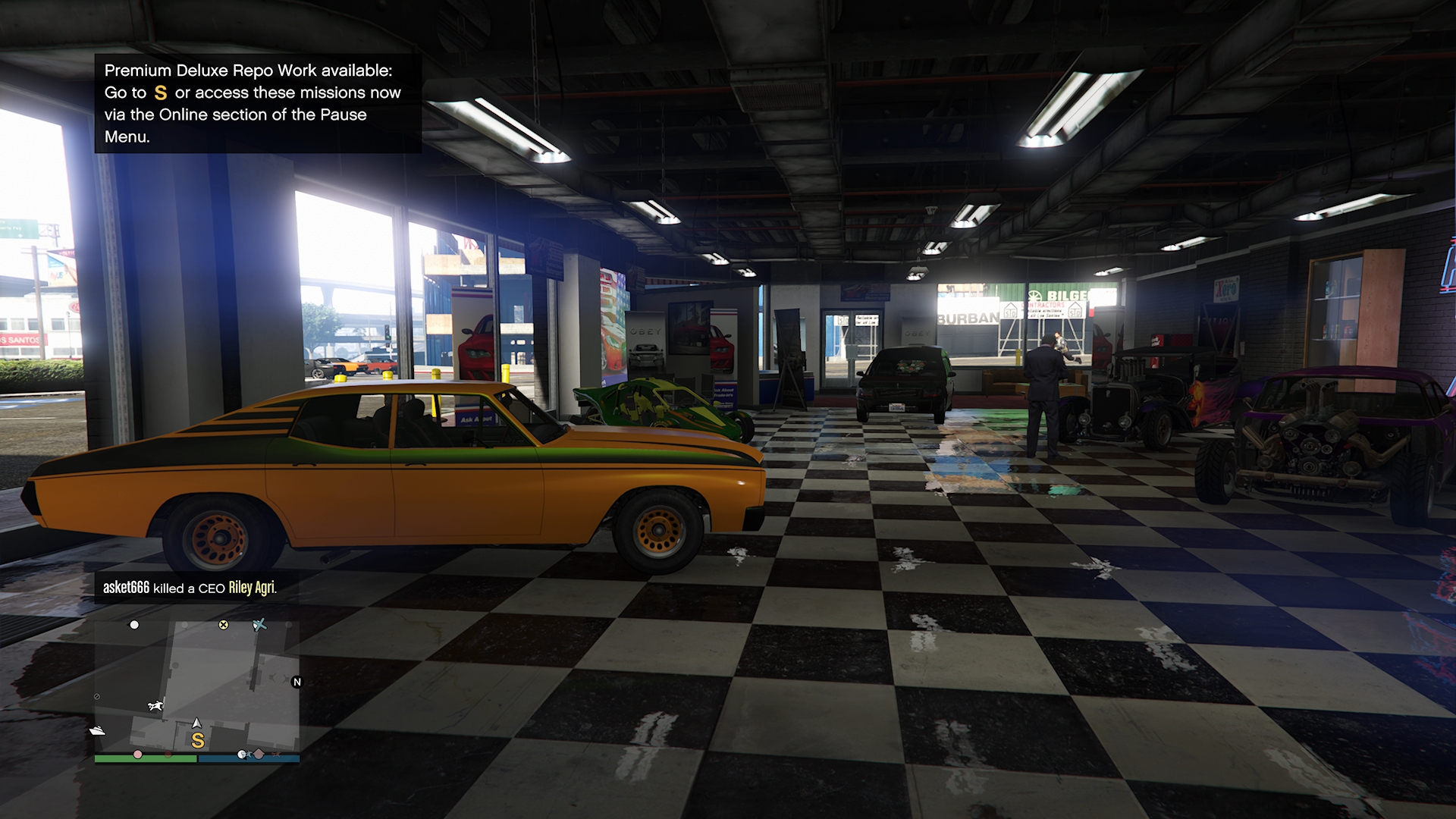Click the pink circle blip on minimap
Screen dimensions: 1456x819
pyautogui.click(x=137, y=755)
